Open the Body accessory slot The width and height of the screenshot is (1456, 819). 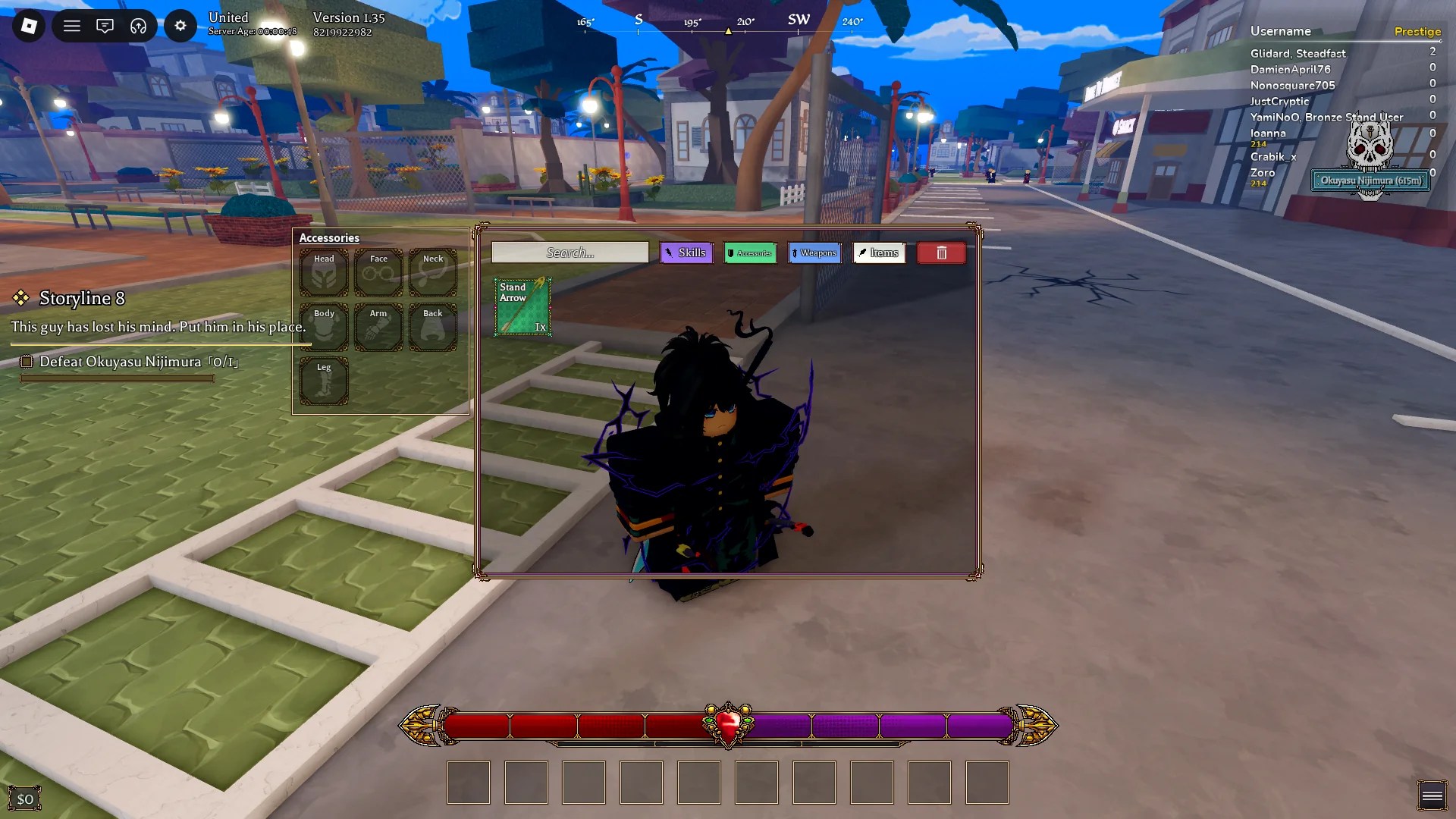pos(324,327)
